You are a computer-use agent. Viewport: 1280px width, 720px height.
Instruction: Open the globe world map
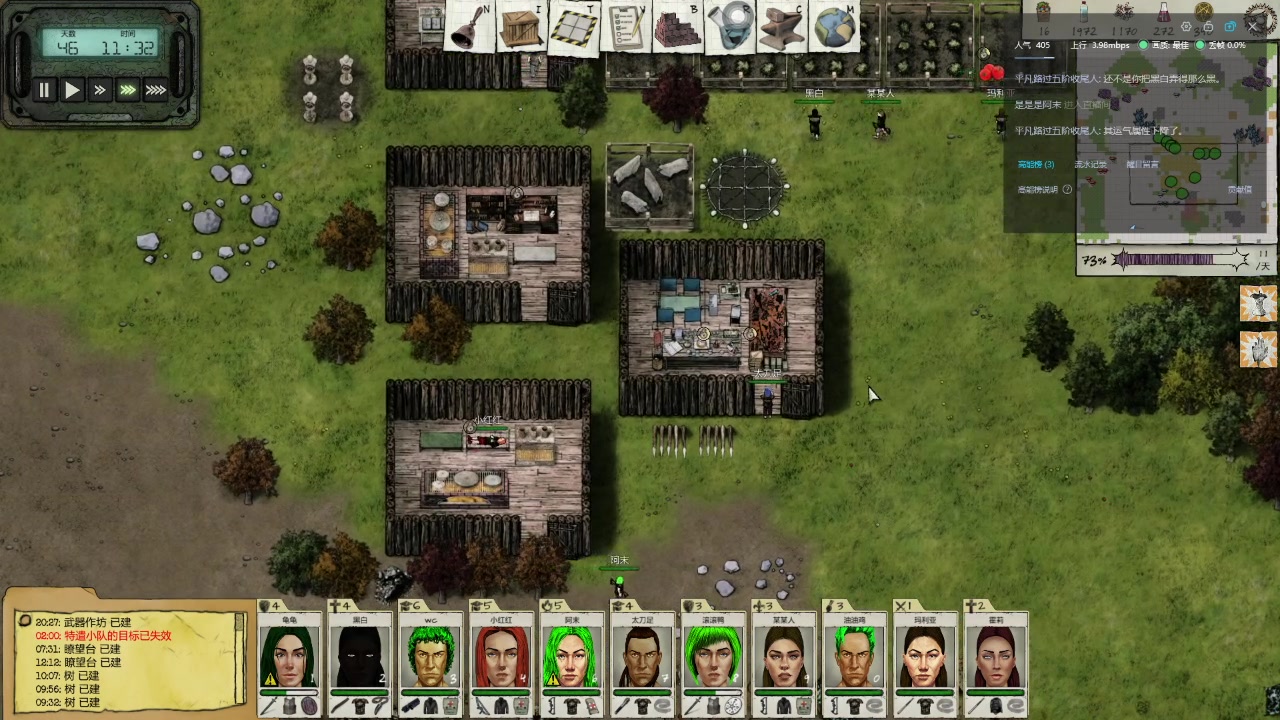pyautogui.click(x=834, y=27)
